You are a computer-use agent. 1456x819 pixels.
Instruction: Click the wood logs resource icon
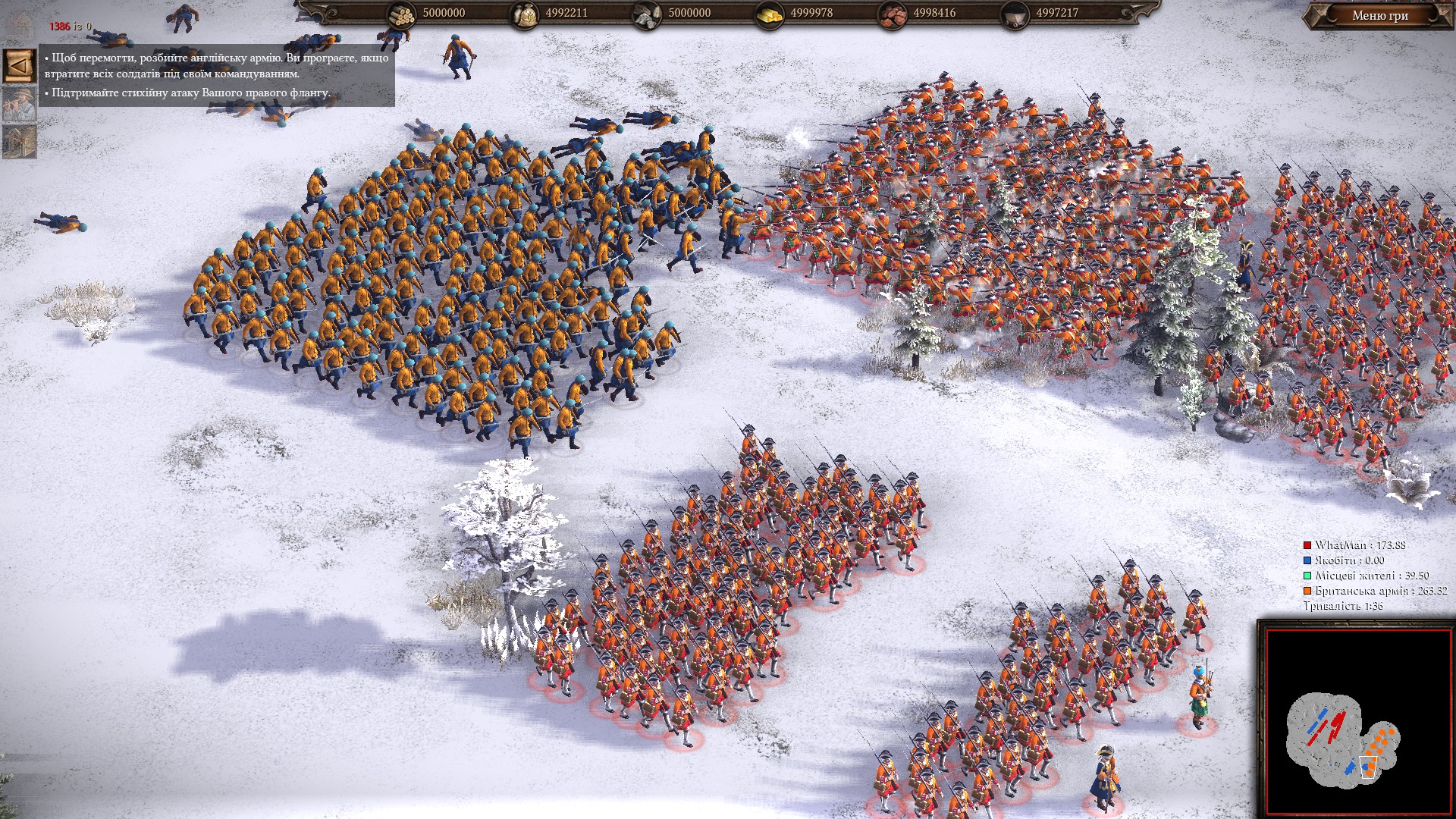point(403,14)
